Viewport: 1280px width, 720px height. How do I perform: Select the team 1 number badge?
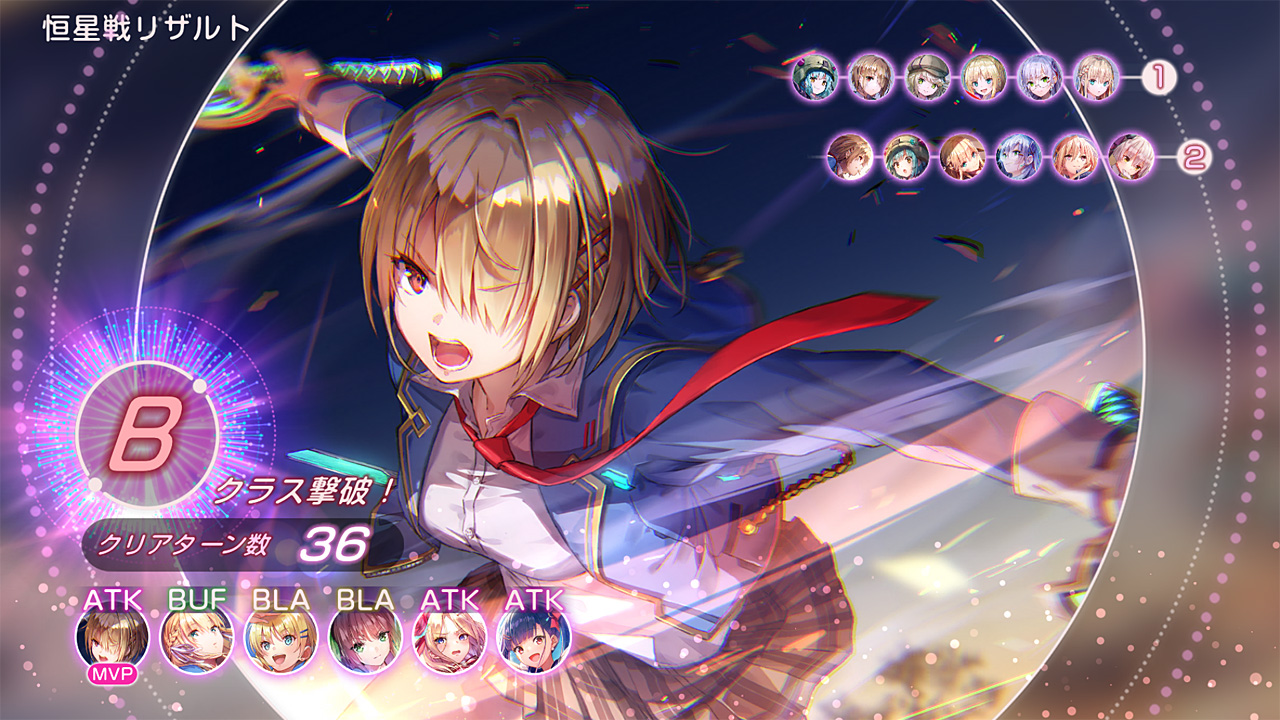point(1159,77)
